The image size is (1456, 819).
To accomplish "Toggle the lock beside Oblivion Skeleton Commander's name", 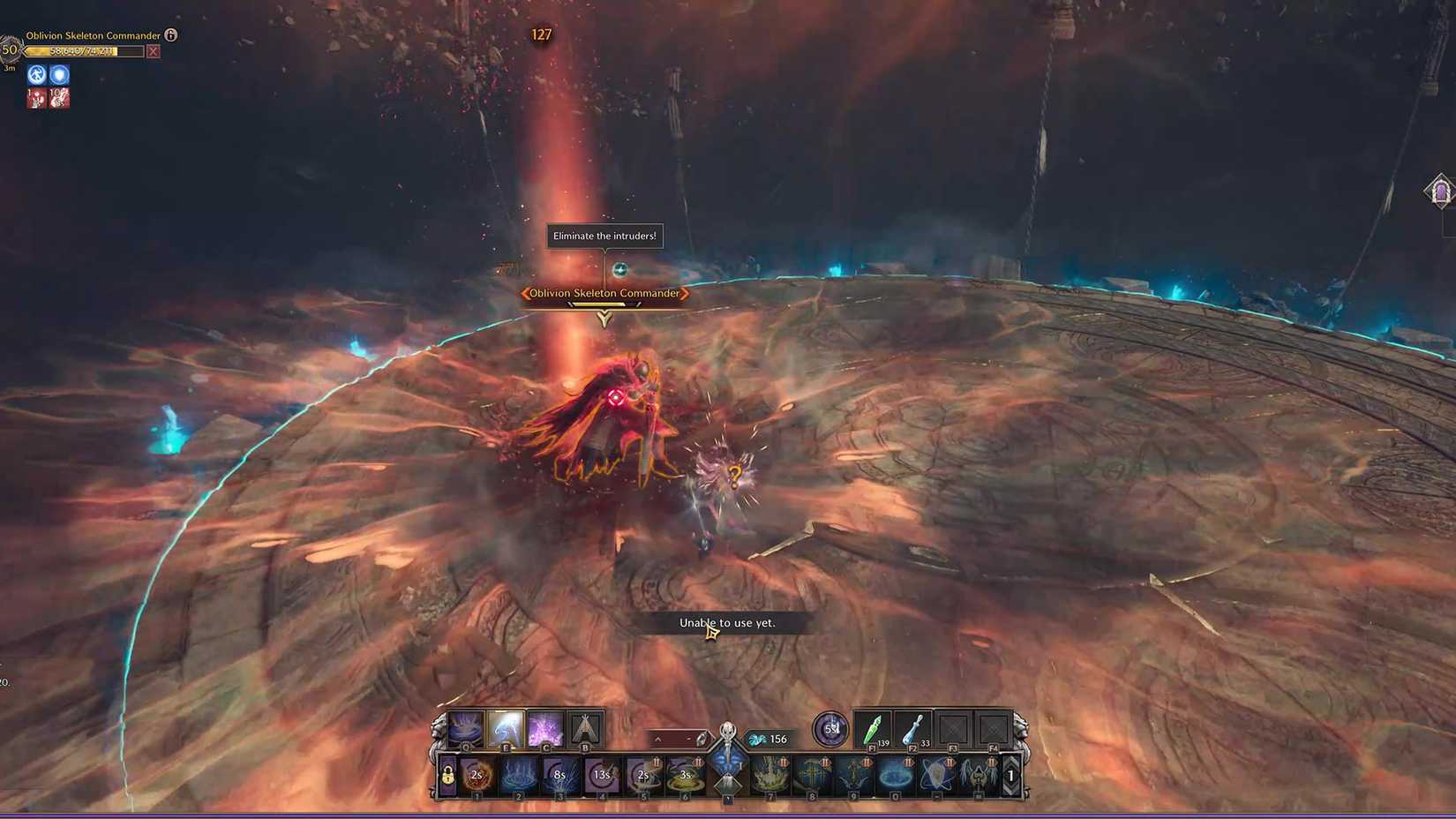I will pos(169,36).
